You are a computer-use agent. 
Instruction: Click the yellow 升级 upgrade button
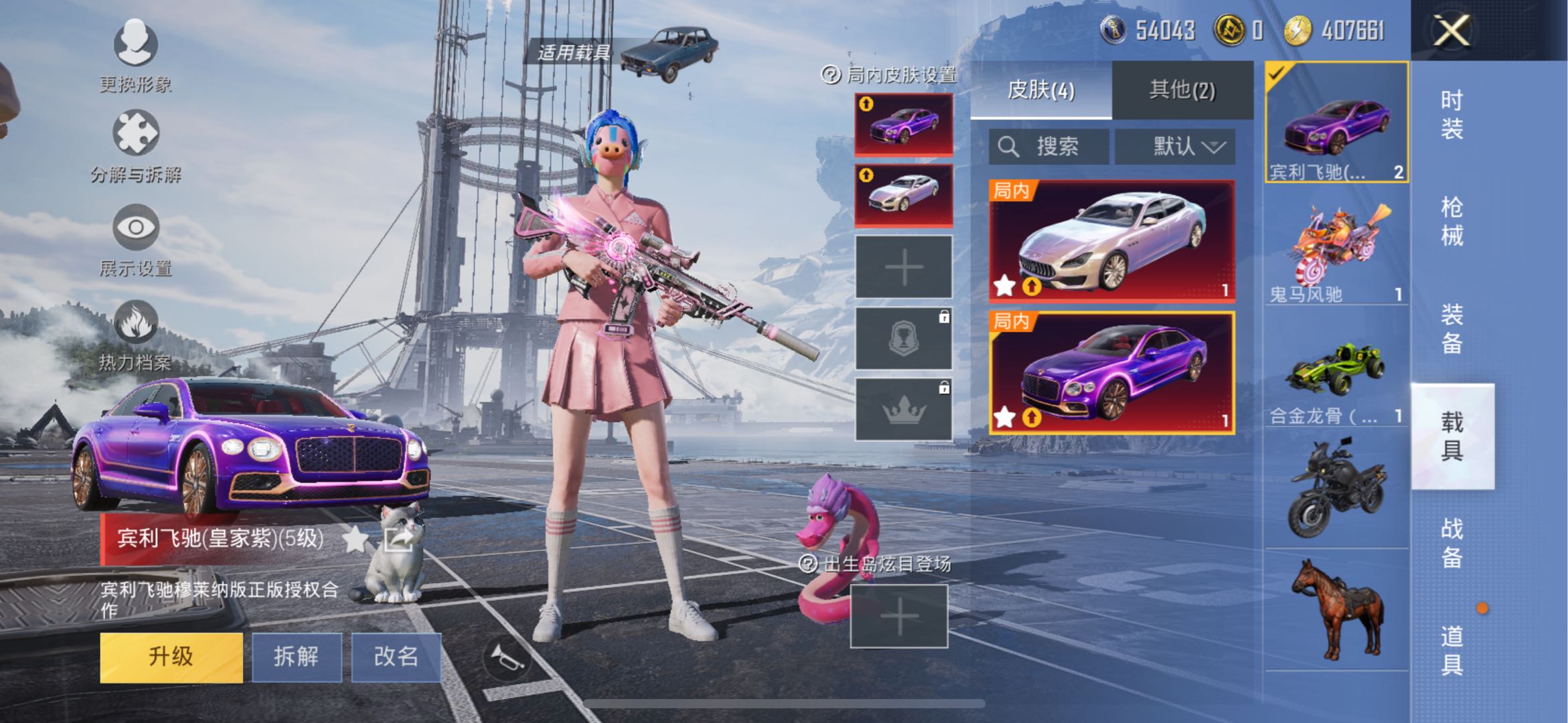tap(171, 657)
